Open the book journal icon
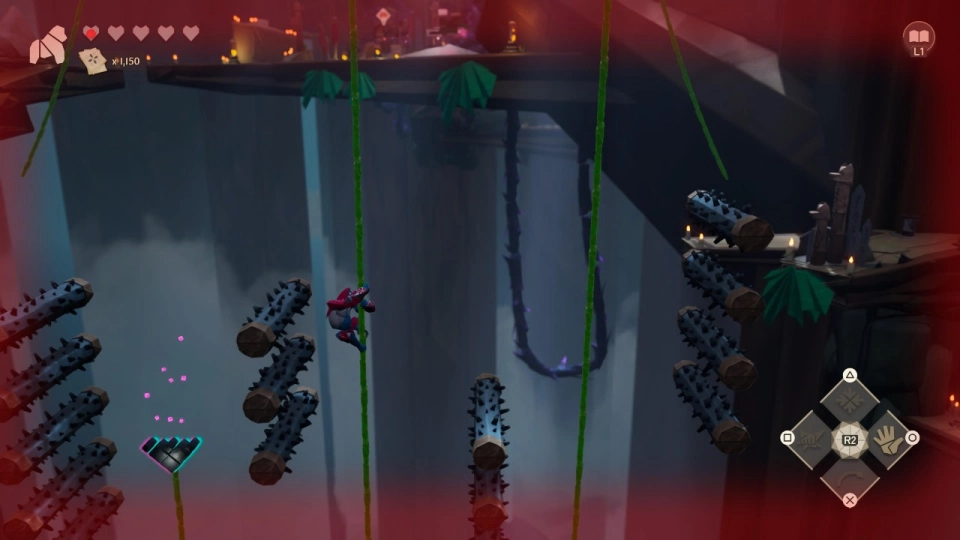Image resolution: width=960 pixels, height=540 pixels. click(x=918, y=36)
